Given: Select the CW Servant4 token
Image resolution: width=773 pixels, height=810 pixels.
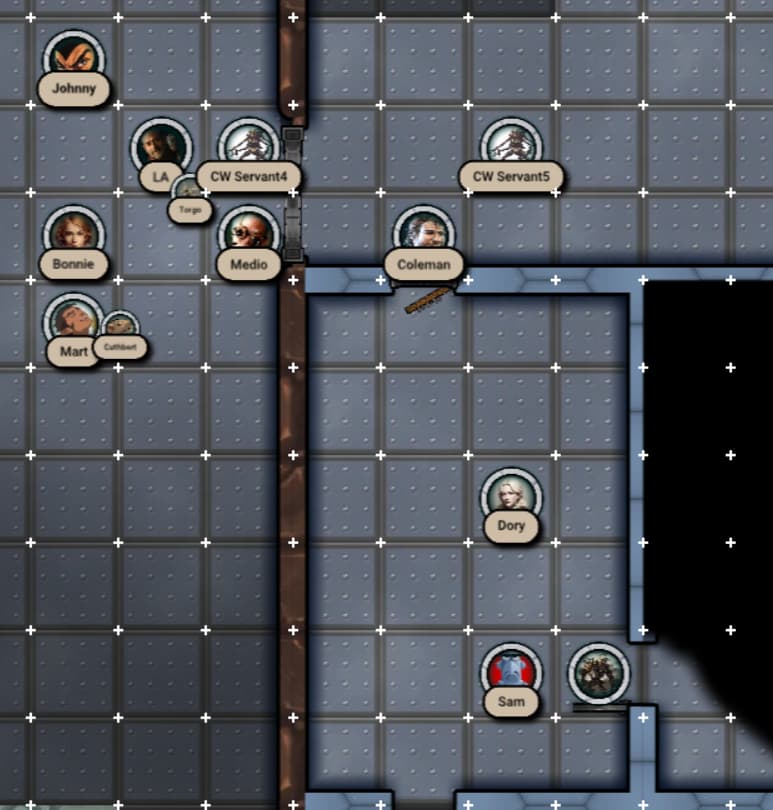Looking at the screenshot, I should [248, 146].
